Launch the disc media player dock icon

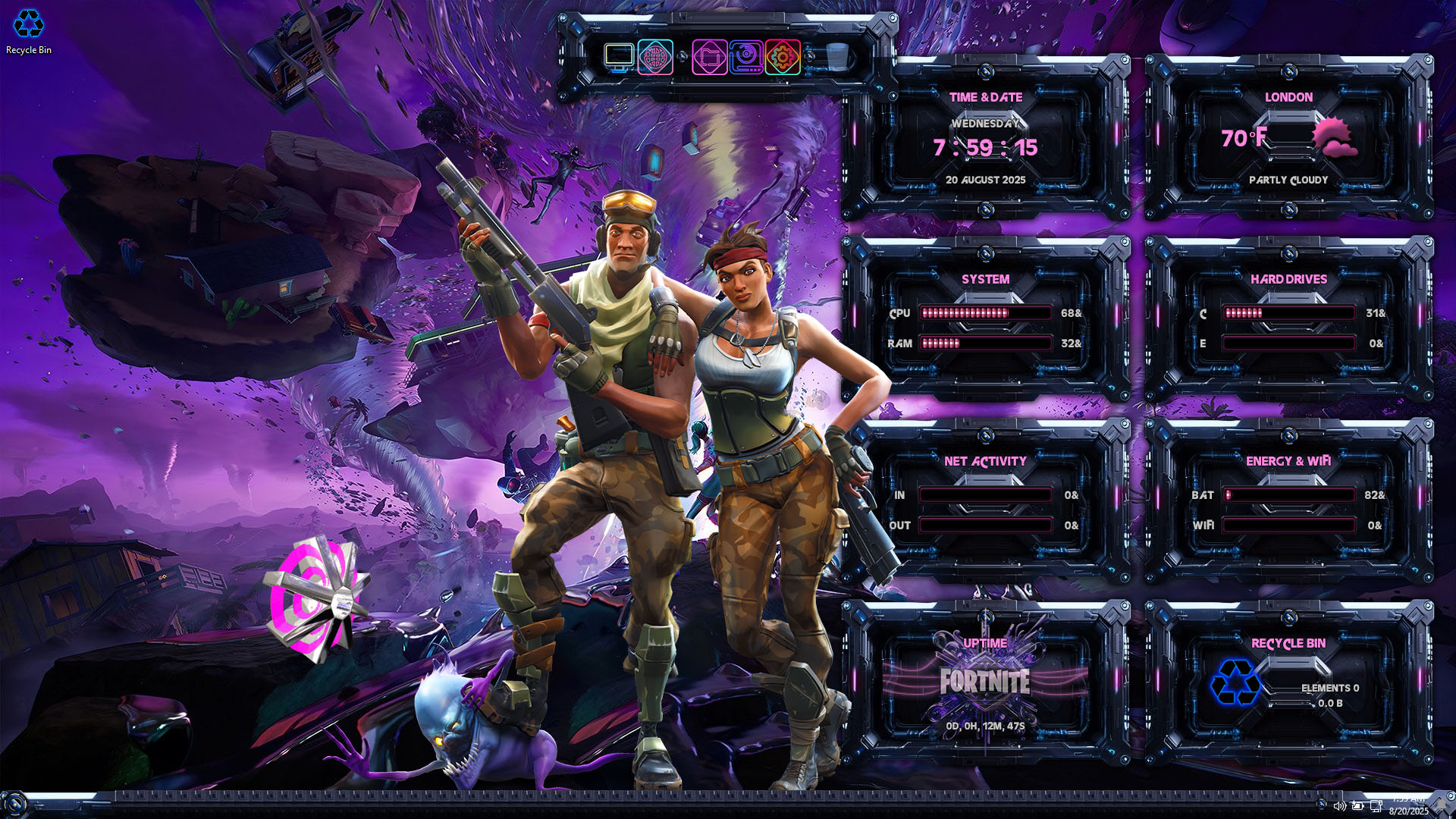[745, 58]
